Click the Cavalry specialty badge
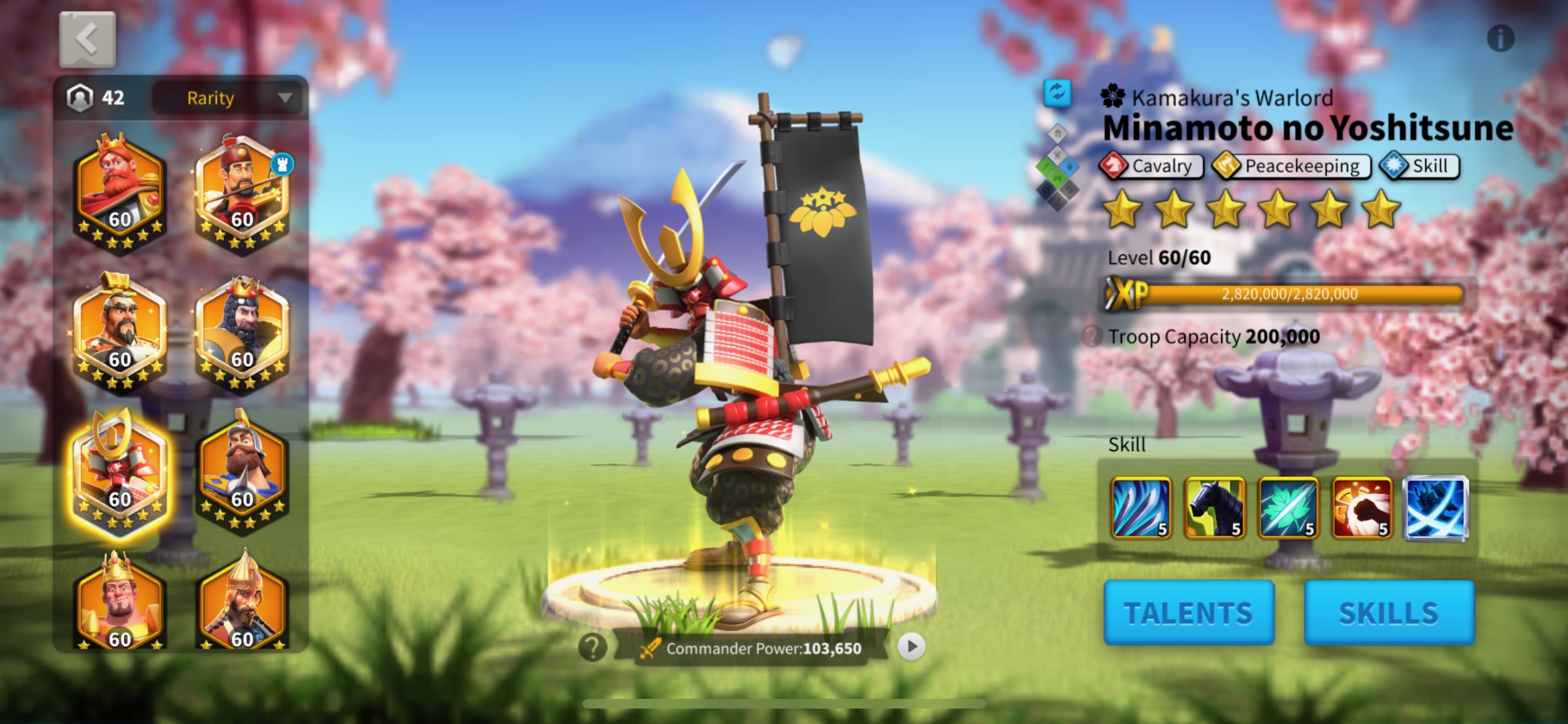The image size is (1568, 724). pos(1152,166)
